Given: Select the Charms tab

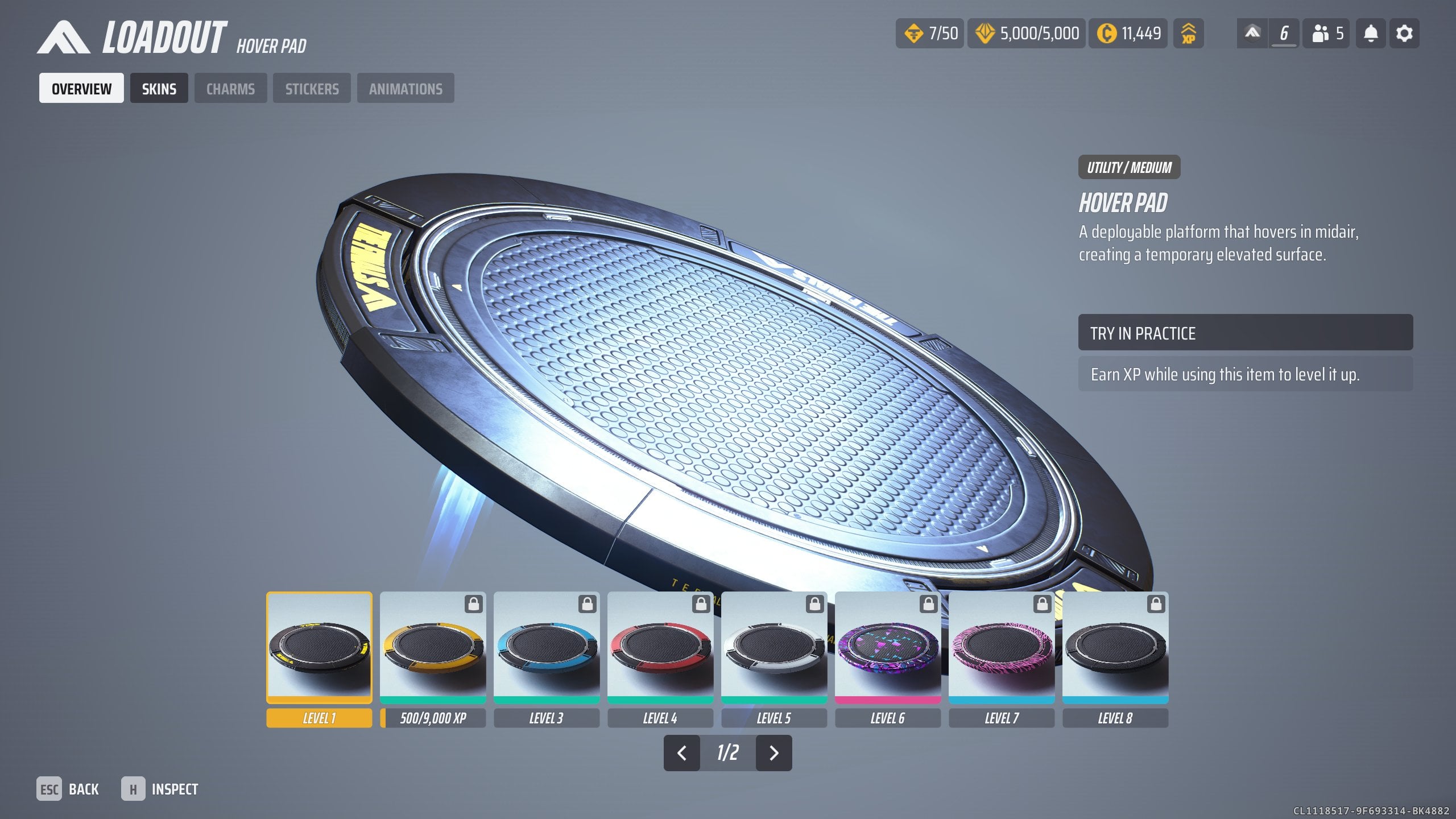Looking at the screenshot, I should [x=230, y=88].
